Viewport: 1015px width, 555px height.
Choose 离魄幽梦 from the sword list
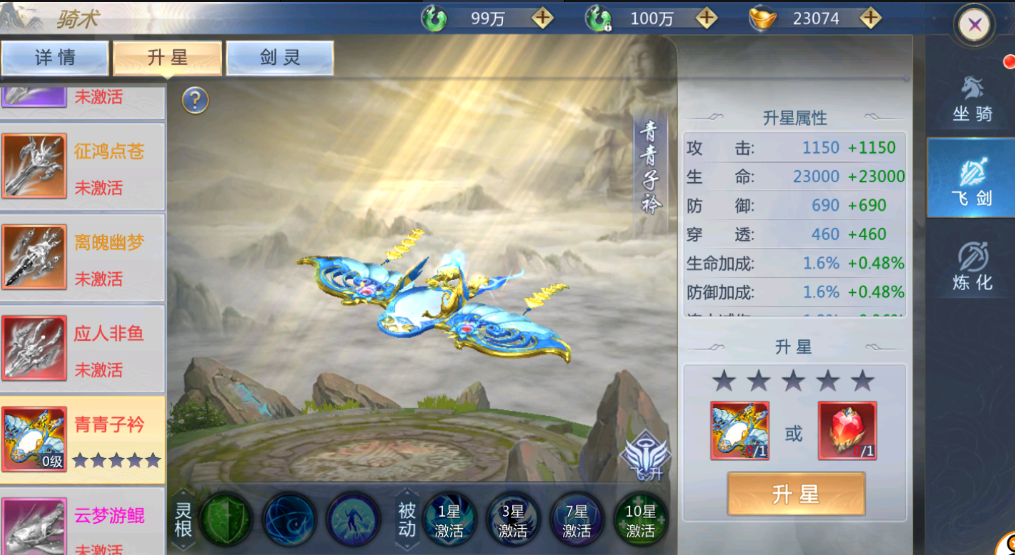(83, 259)
